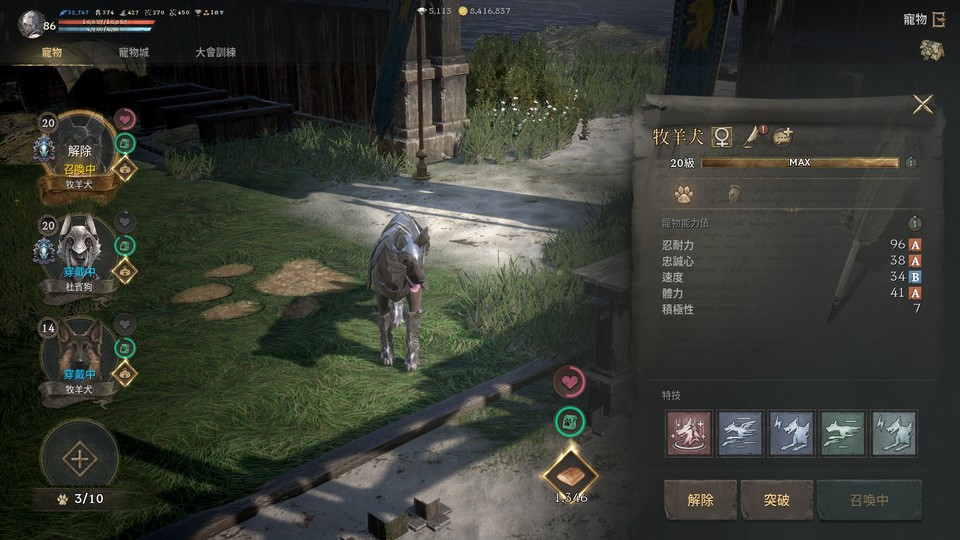Close the pet details panel
The image size is (960, 540).
922,104
